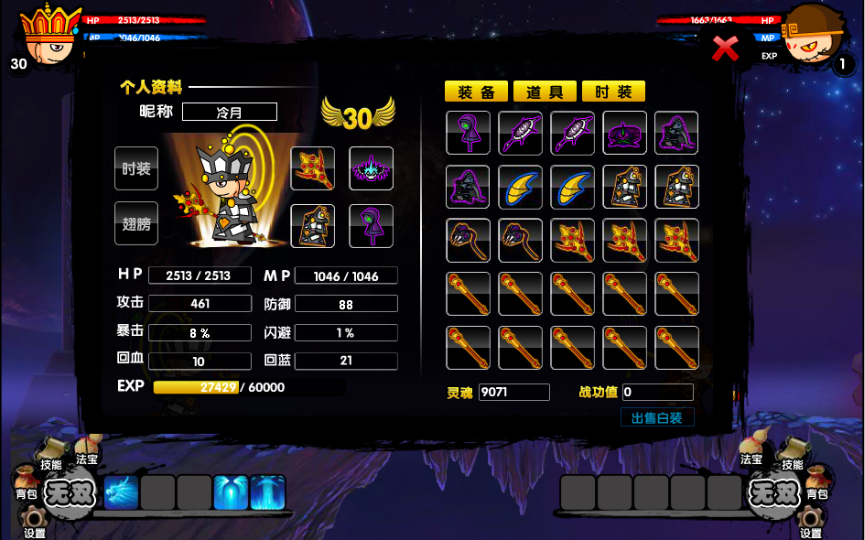Close the character panel with the red X
Image resolution: width=865 pixels, height=540 pixels.
725,47
